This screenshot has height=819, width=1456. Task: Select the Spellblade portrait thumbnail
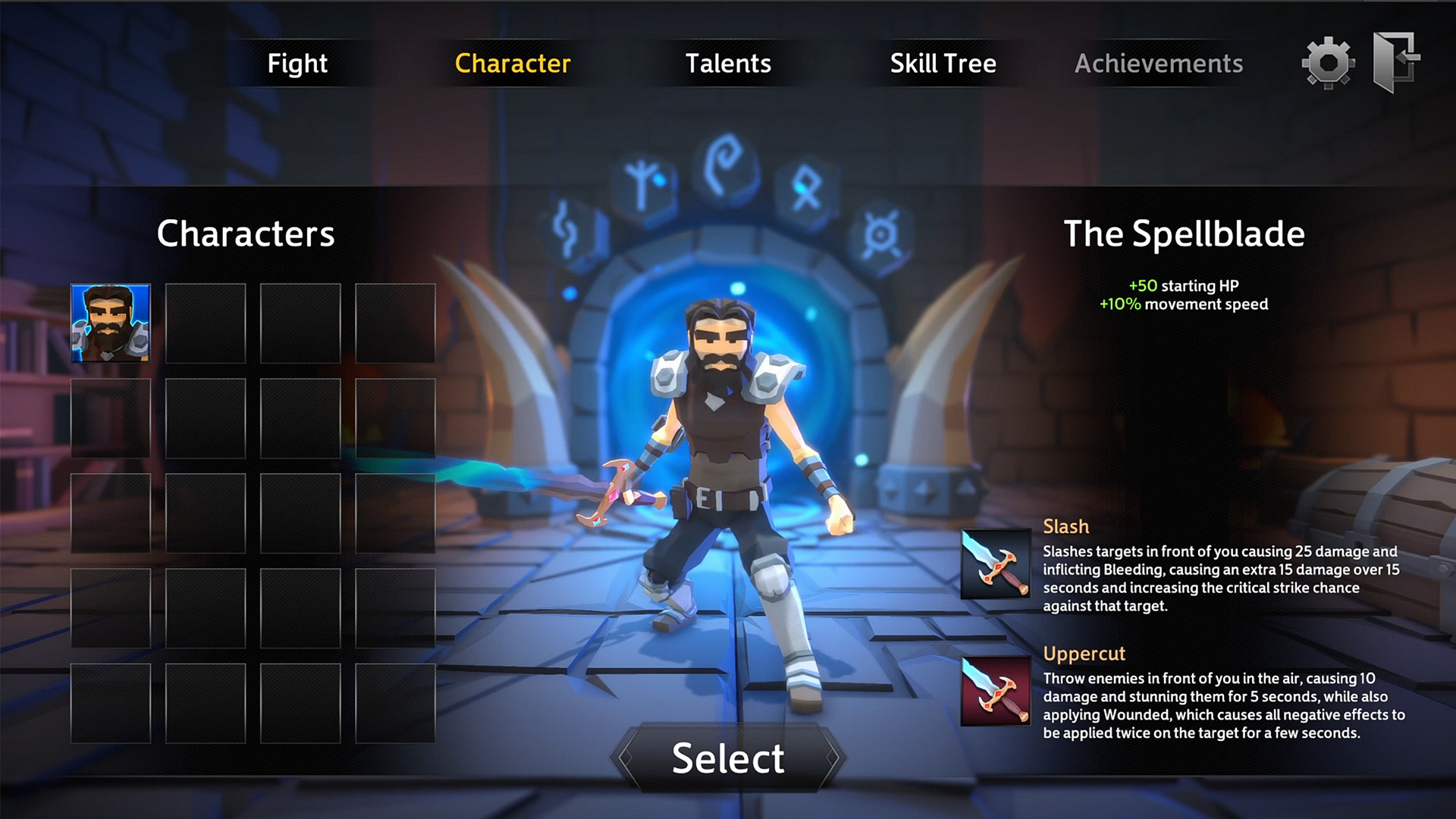coord(111,324)
